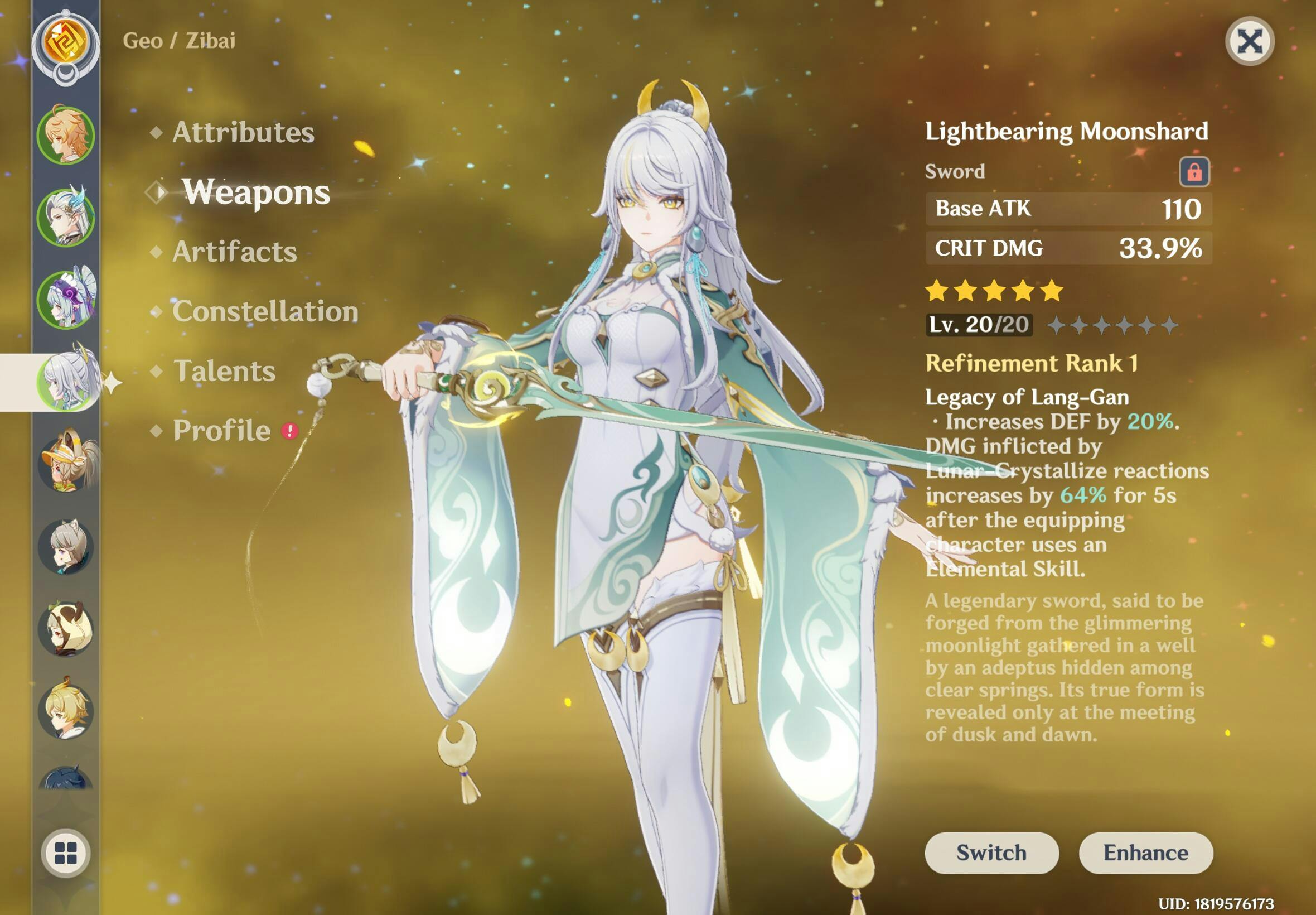
Task: Select the Weapons section
Action: coord(255,192)
